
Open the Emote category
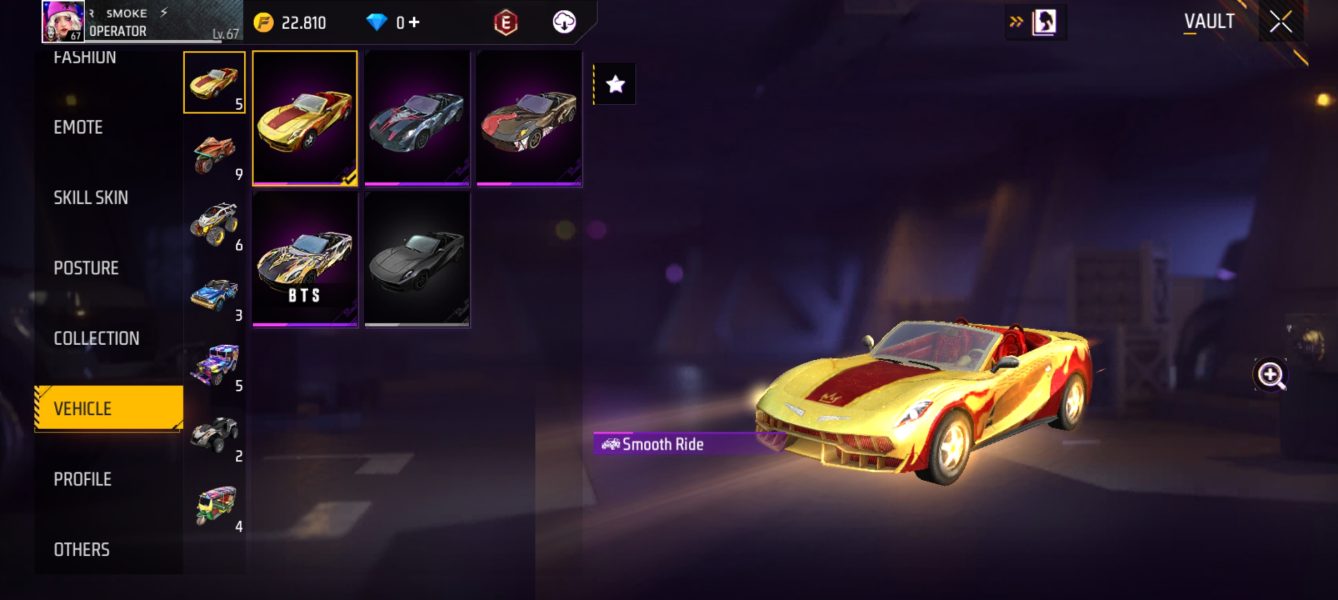(x=78, y=127)
